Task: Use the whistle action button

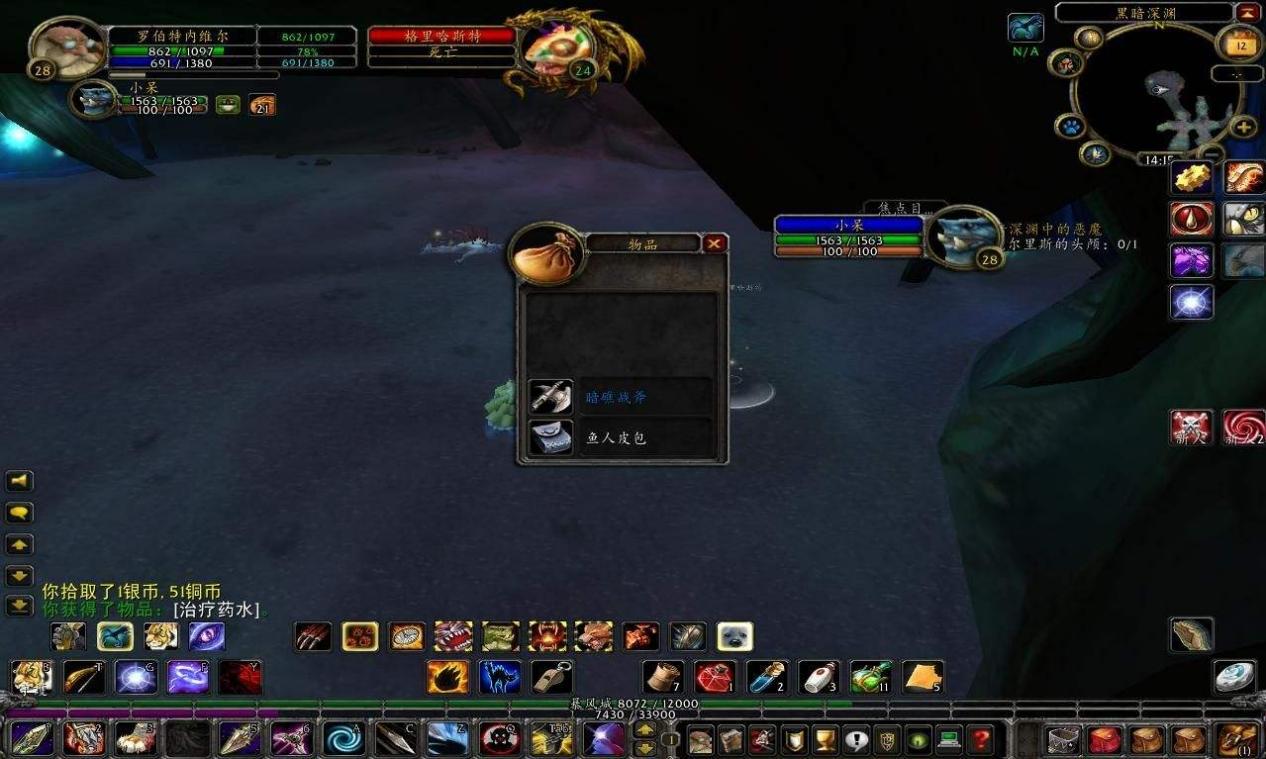Action: pyautogui.click(x=551, y=677)
